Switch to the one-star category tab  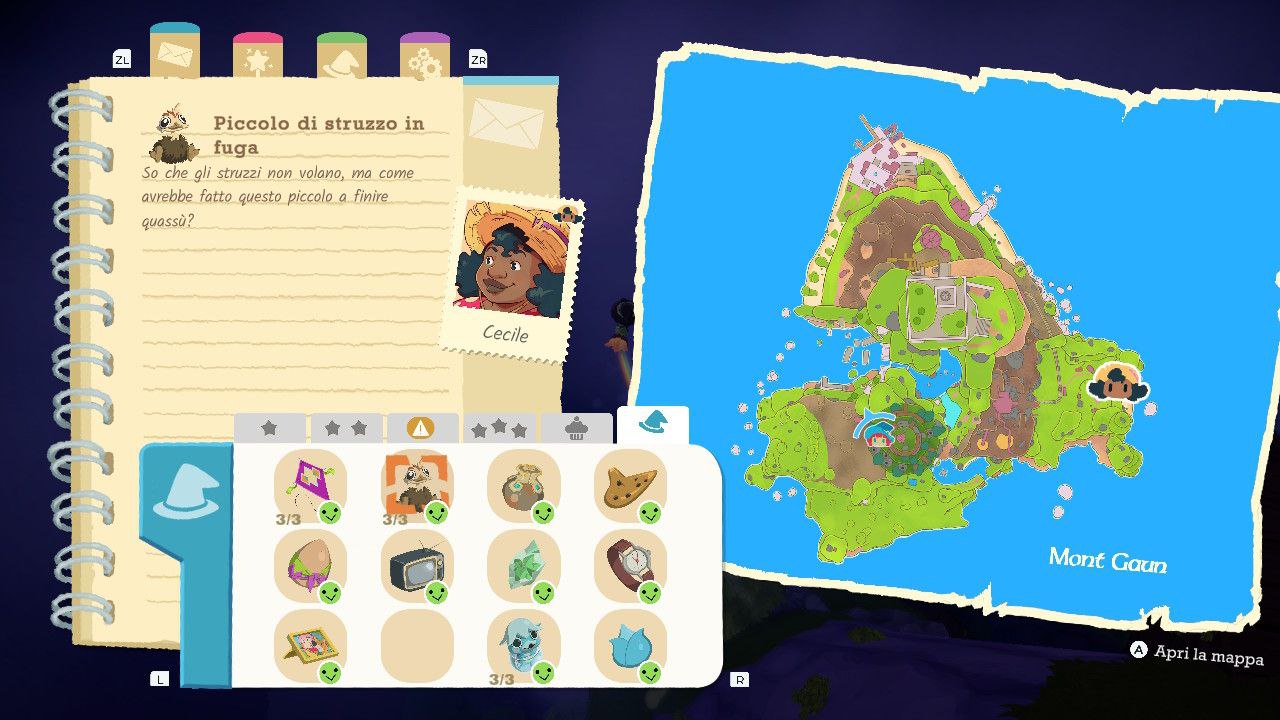[269, 428]
